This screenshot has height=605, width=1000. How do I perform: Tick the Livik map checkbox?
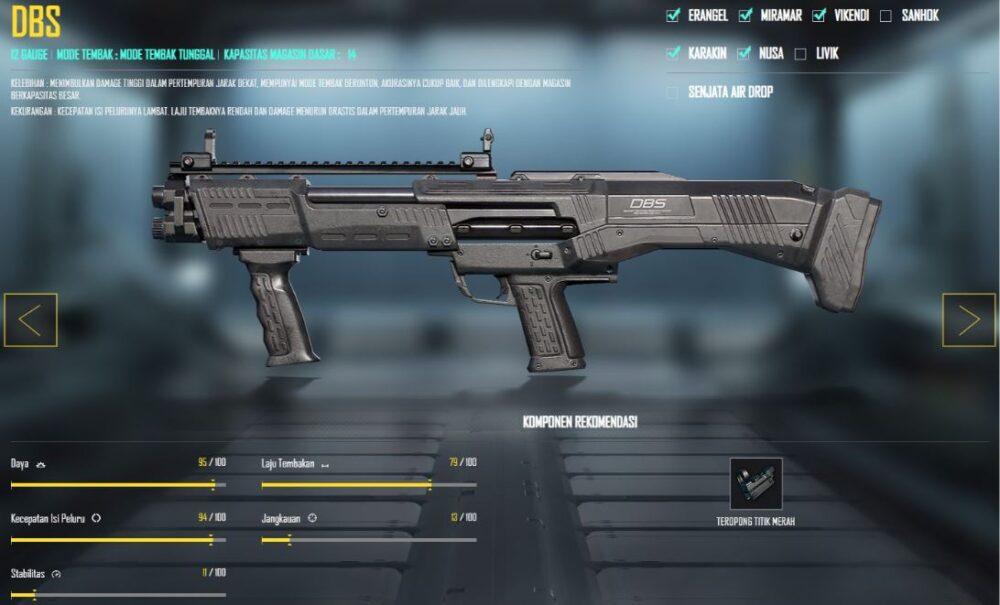coord(800,54)
